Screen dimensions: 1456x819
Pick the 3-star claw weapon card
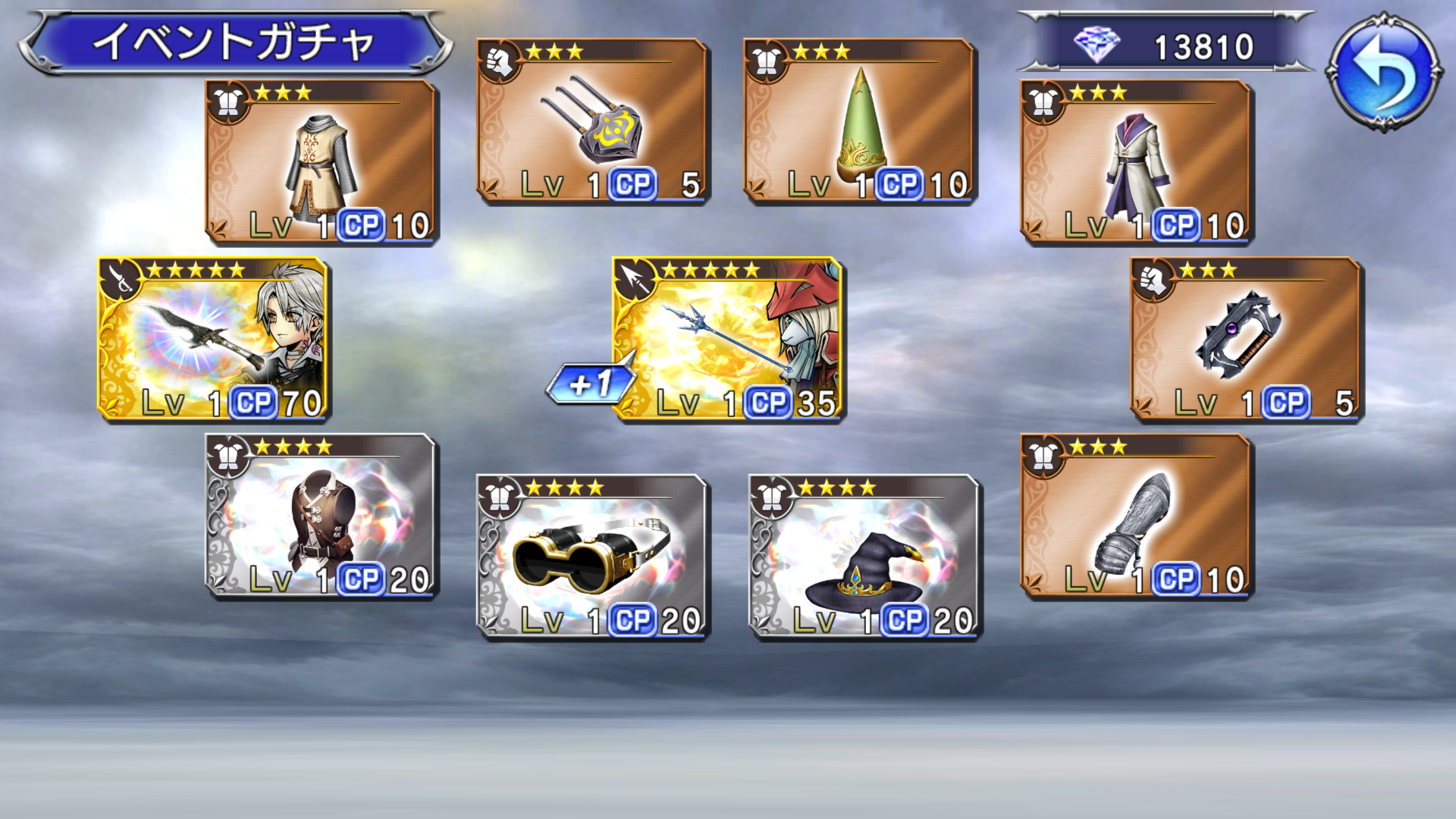(592, 121)
